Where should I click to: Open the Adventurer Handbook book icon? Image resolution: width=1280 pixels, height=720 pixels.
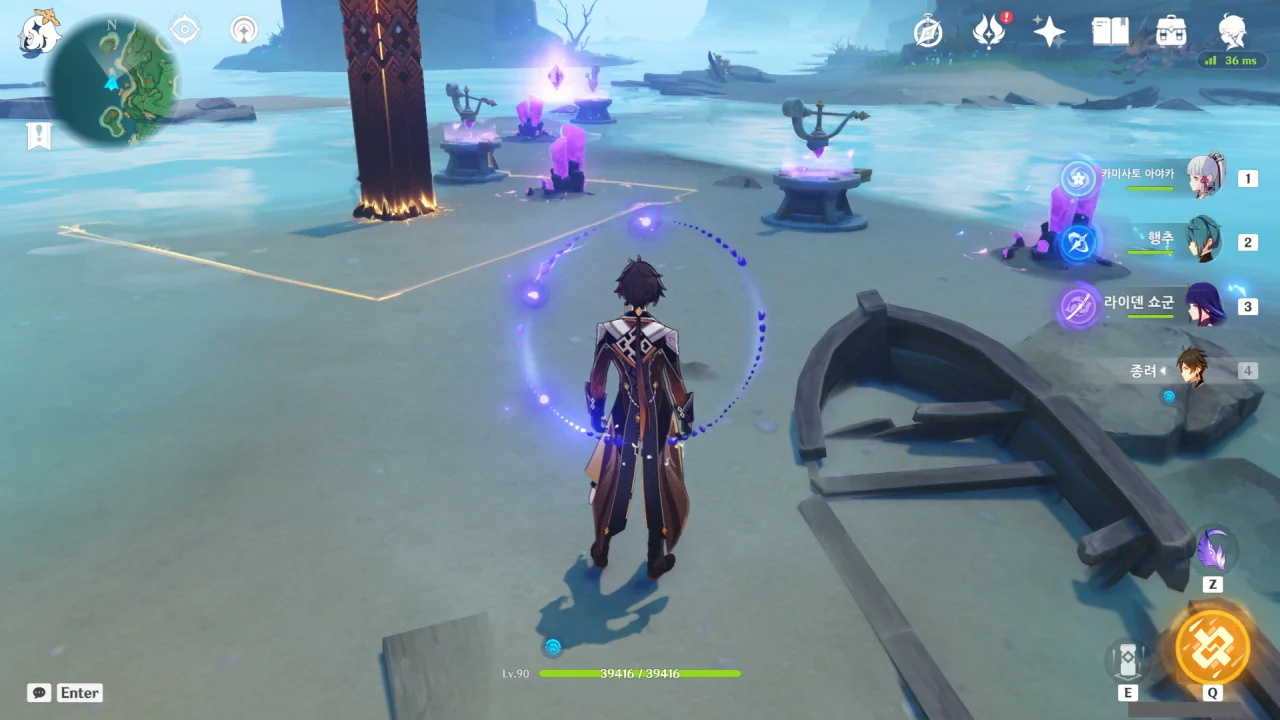tap(1110, 32)
